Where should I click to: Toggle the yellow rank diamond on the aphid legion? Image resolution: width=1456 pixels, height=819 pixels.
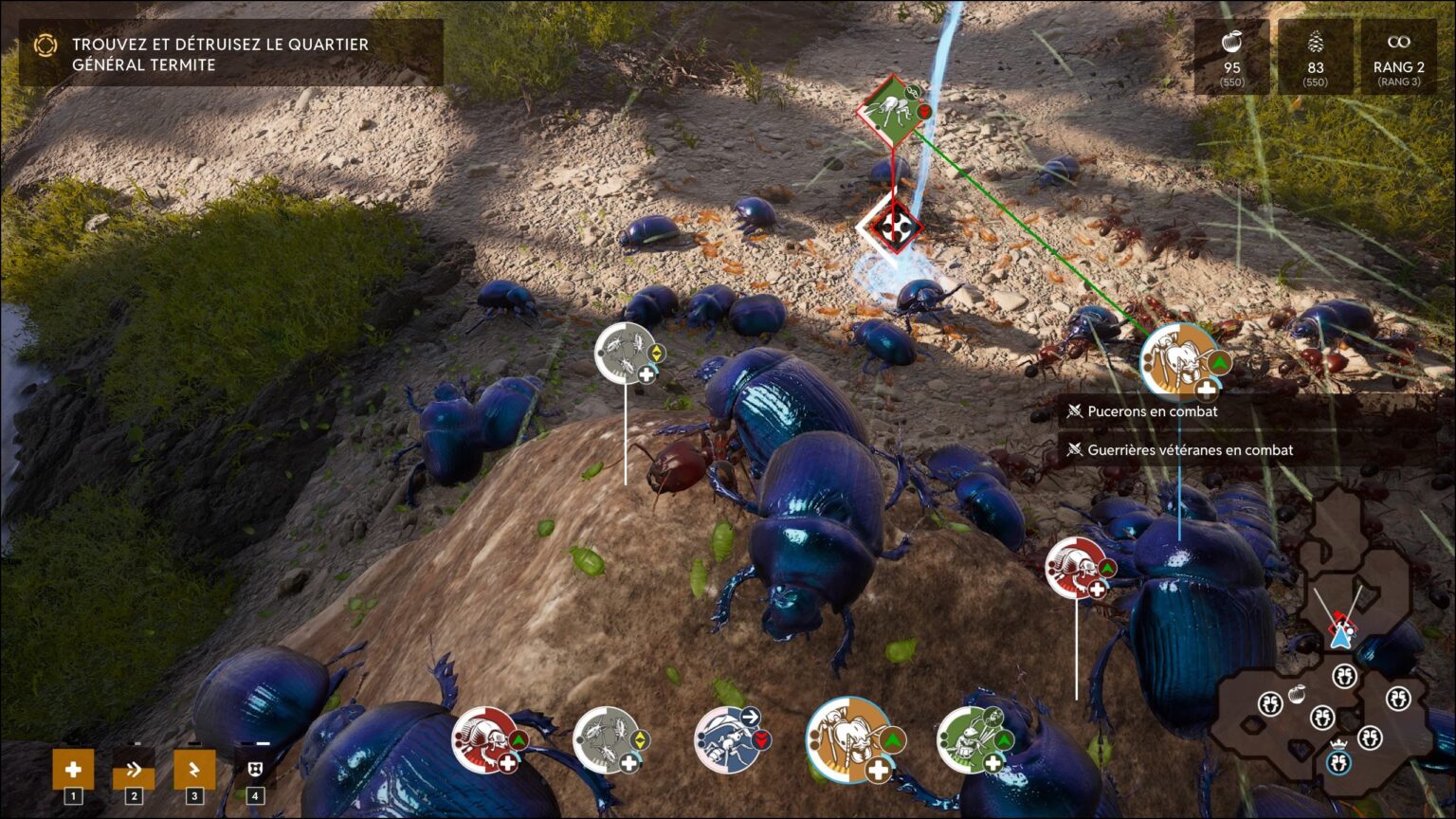(x=639, y=741)
